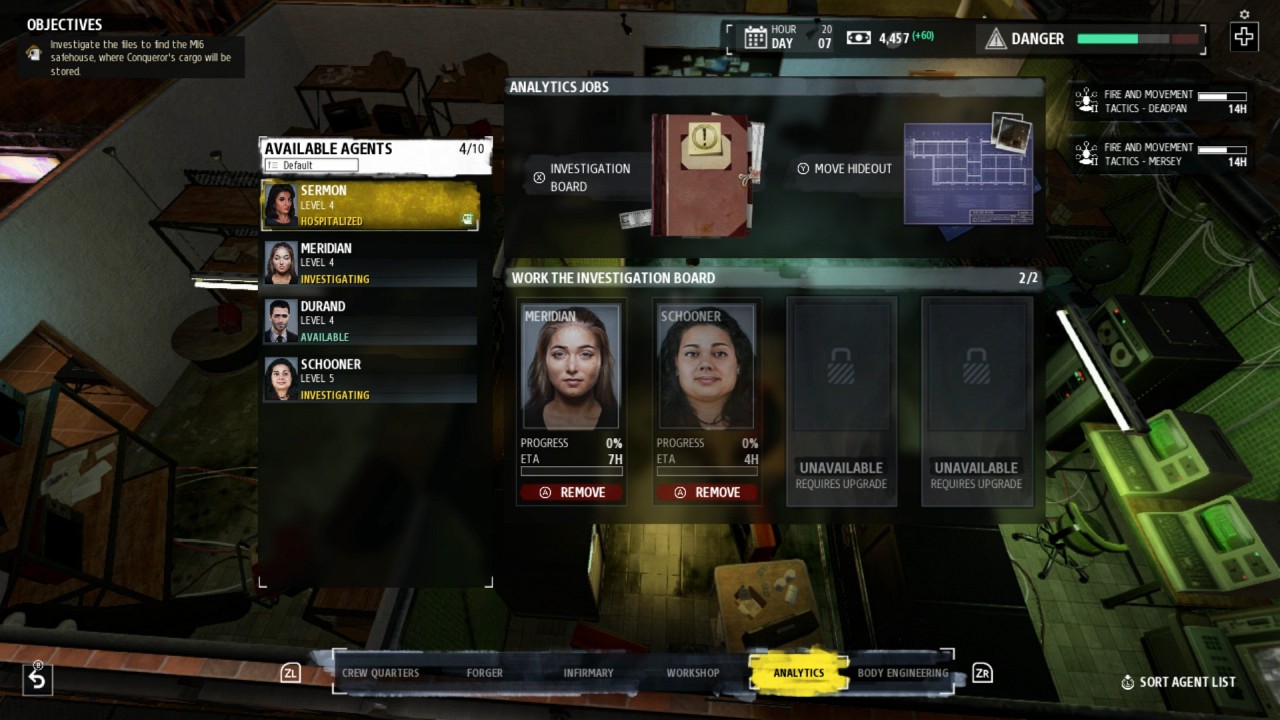Image resolution: width=1280 pixels, height=720 pixels.
Task: Open the settings gear in the top-right corner
Action: 1242,15
